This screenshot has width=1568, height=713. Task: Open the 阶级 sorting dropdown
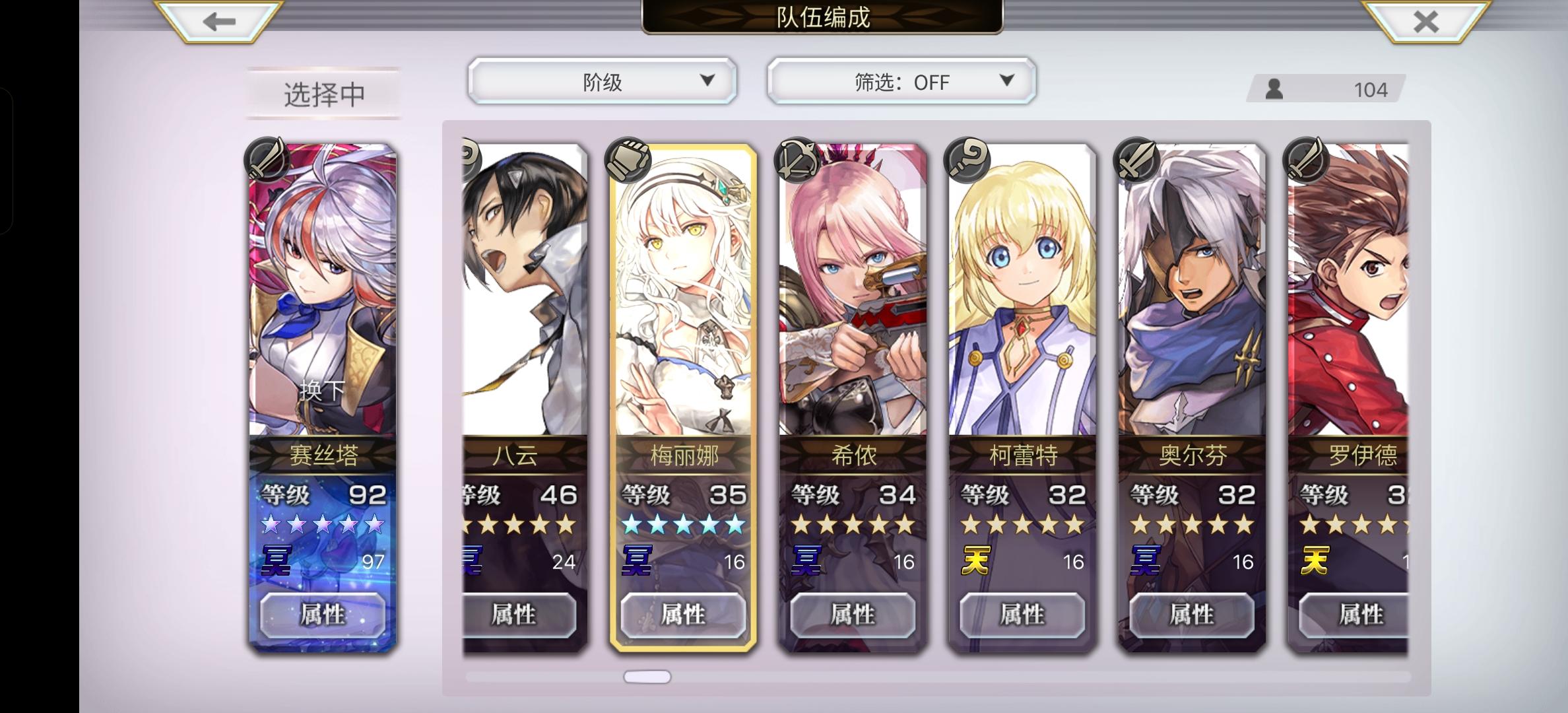tap(601, 81)
